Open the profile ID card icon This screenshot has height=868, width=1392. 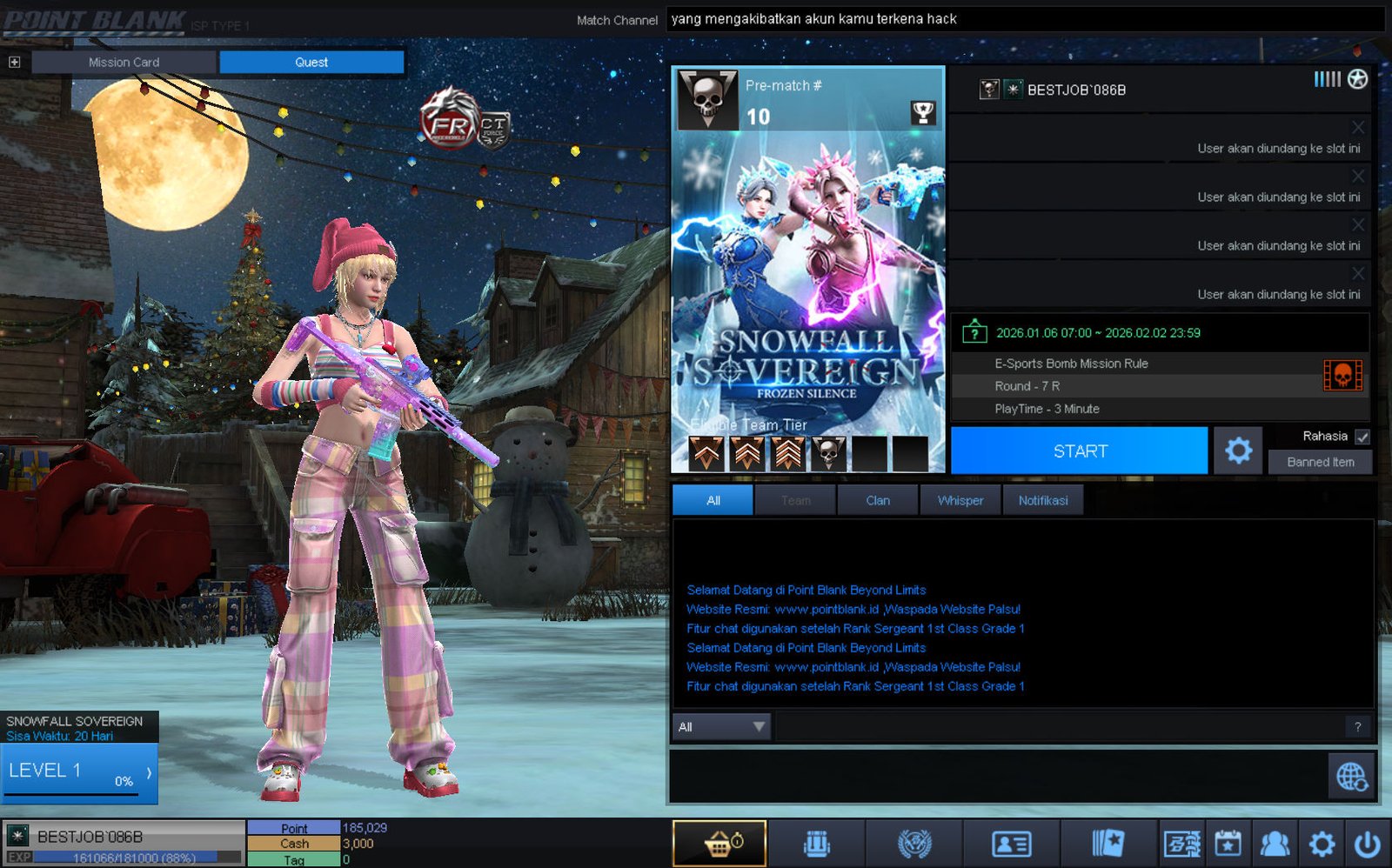(1011, 843)
